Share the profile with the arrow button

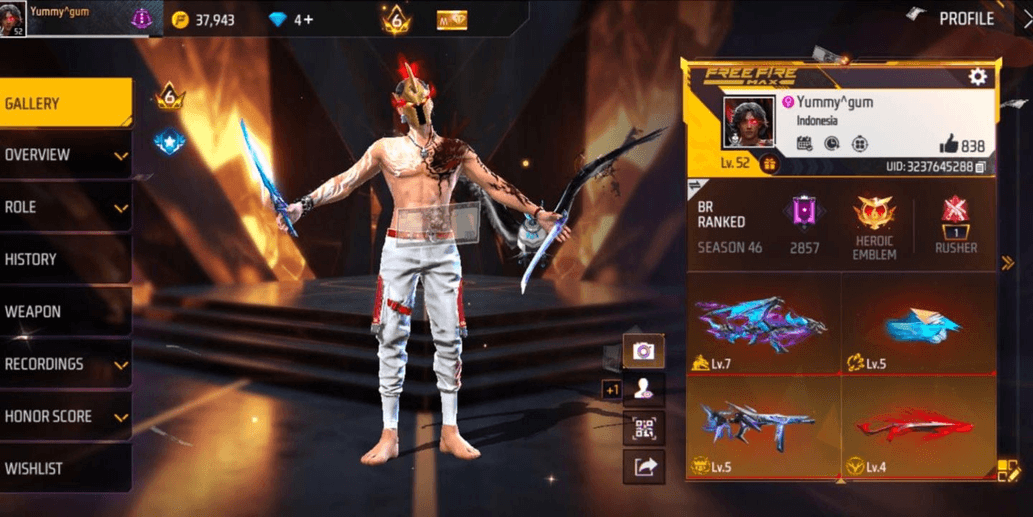[x=643, y=466]
